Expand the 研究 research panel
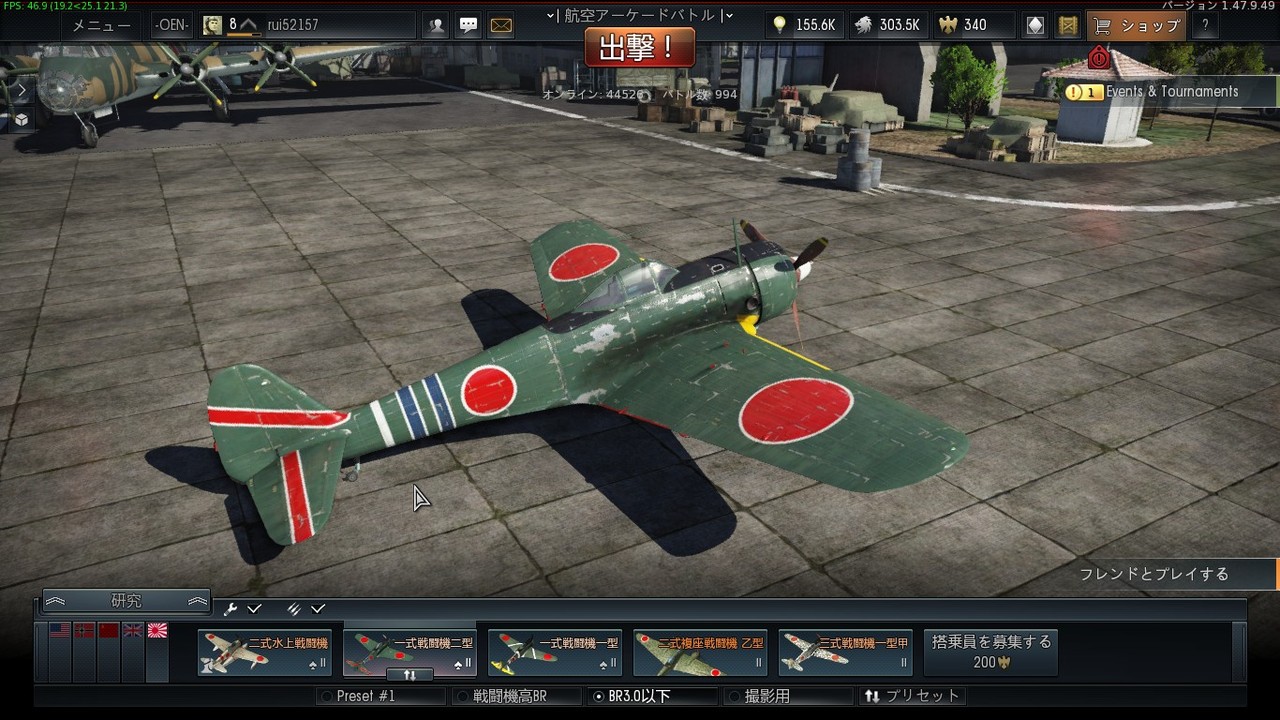This screenshot has height=720, width=1280. (126, 601)
